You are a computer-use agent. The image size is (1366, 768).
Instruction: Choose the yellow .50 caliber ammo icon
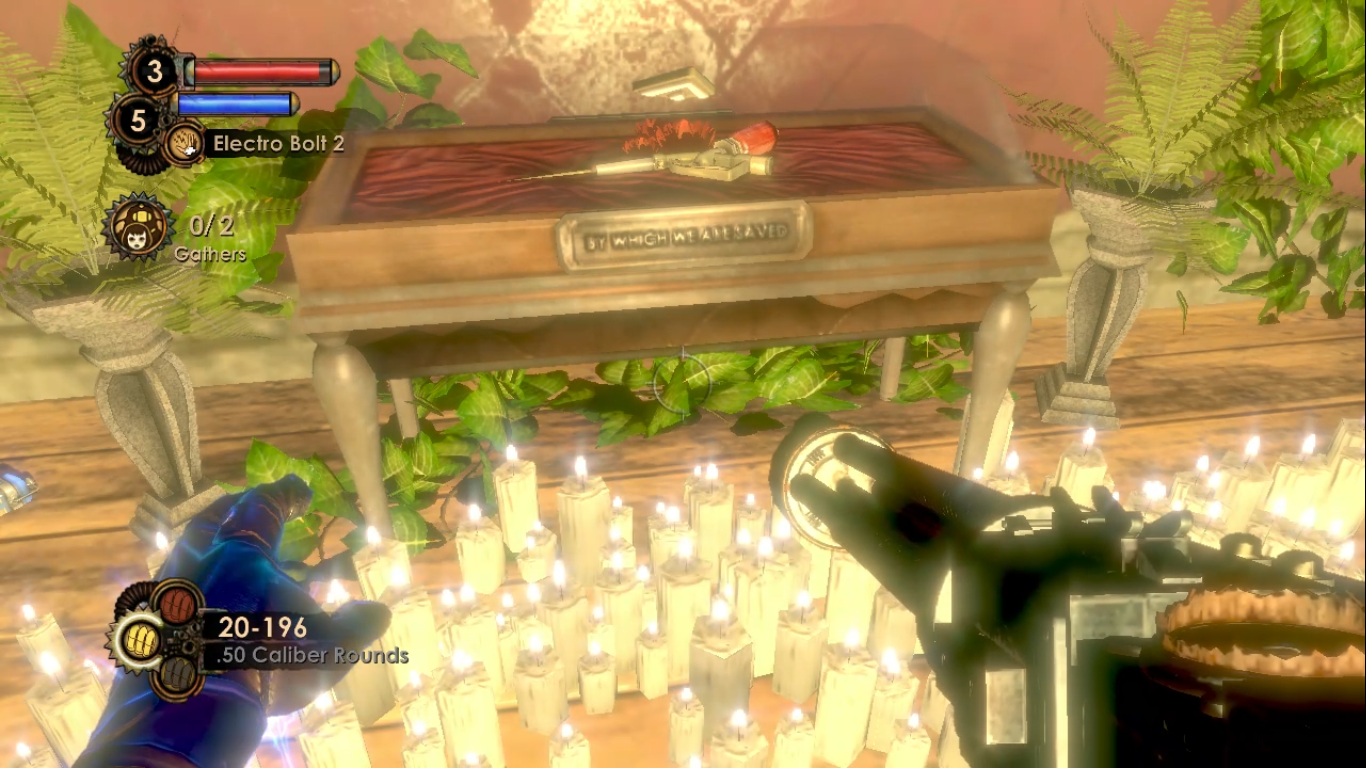(141, 641)
